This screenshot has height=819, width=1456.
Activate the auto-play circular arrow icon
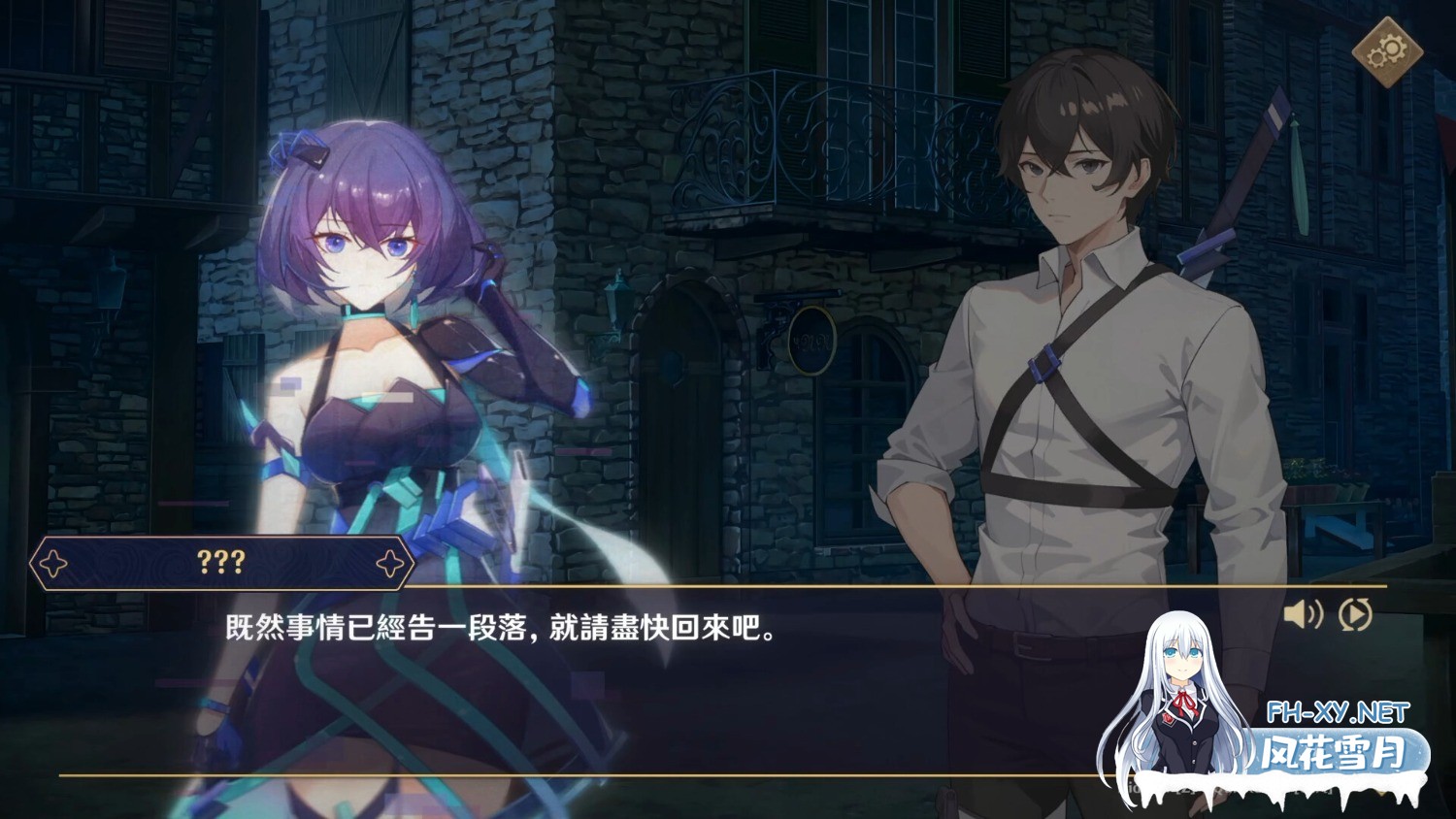(x=1355, y=614)
